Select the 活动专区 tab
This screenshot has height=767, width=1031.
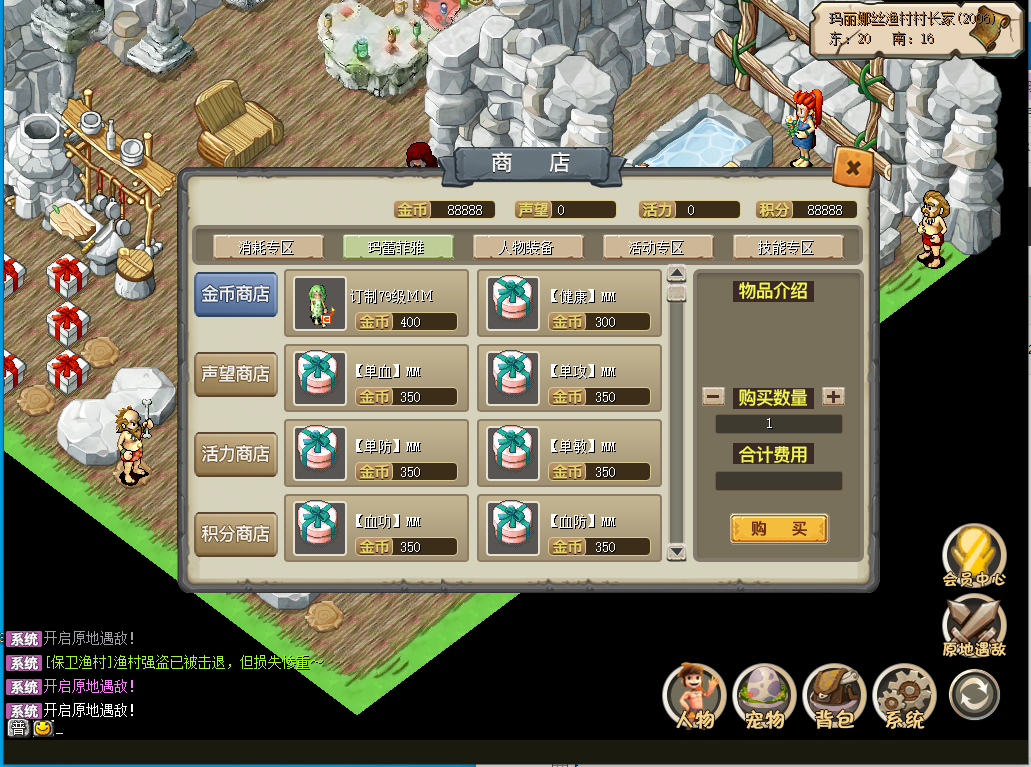(x=657, y=247)
